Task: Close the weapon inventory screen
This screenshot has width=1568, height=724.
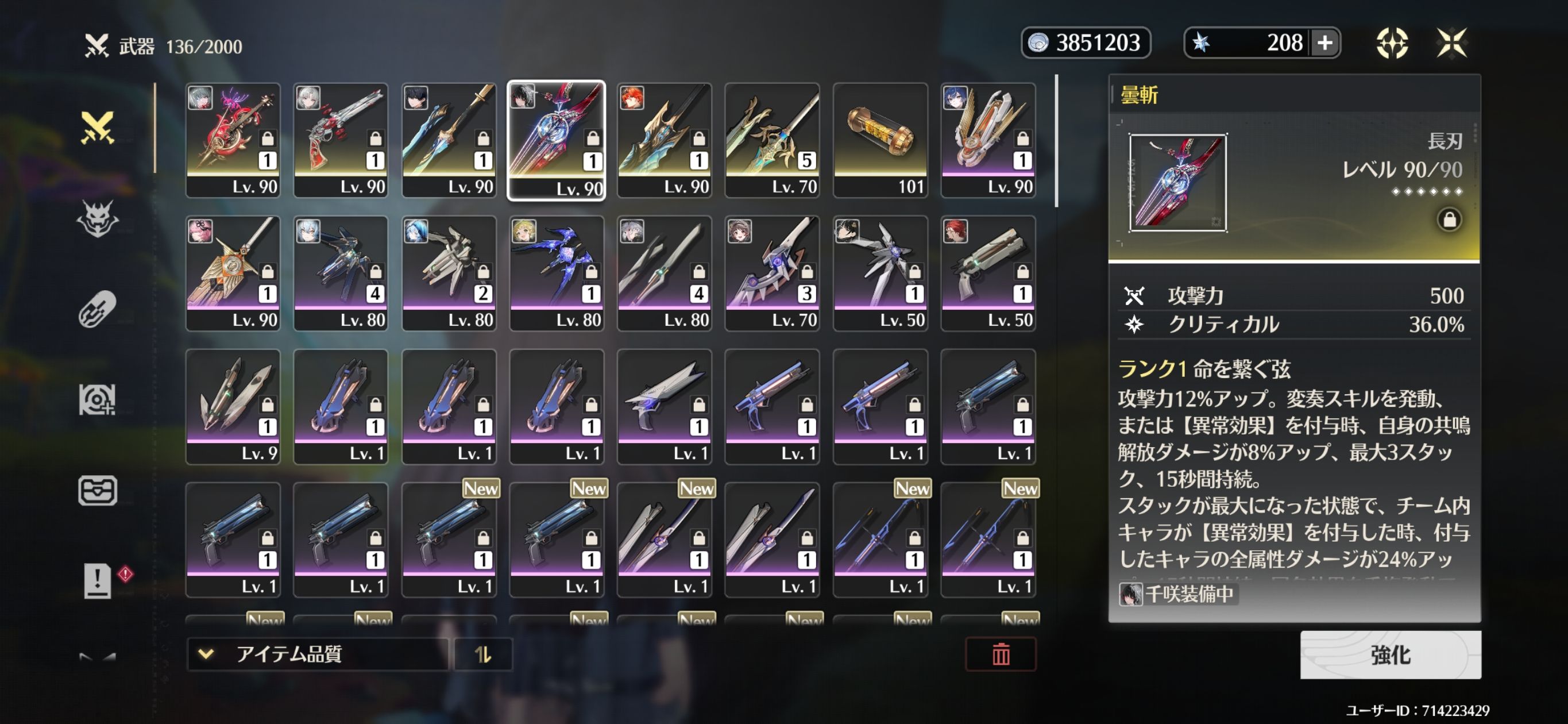Action: [1452, 43]
